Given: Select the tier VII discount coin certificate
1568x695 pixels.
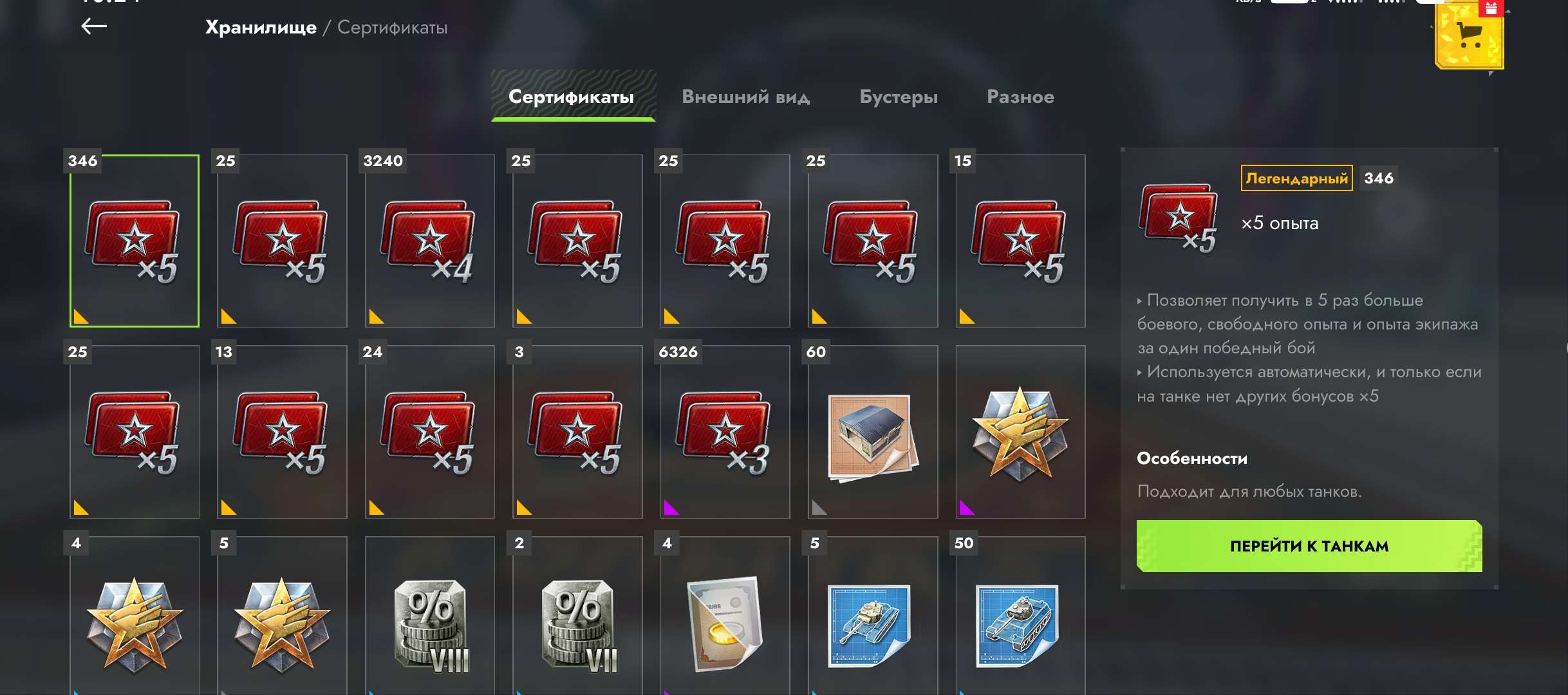Looking at the screenshot, I should [x=577, y=621].
